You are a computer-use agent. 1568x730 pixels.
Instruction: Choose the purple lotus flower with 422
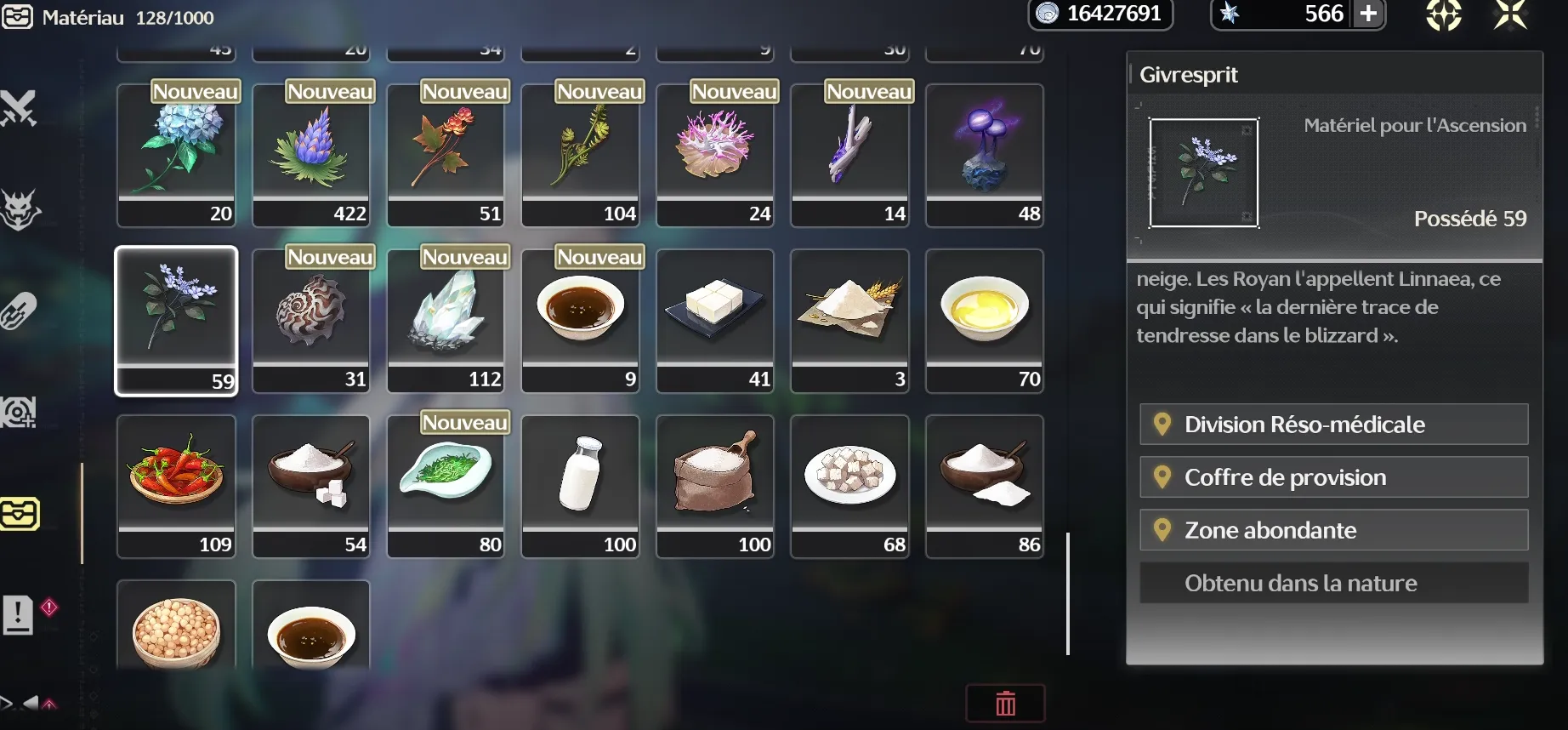tap(311, 154)
